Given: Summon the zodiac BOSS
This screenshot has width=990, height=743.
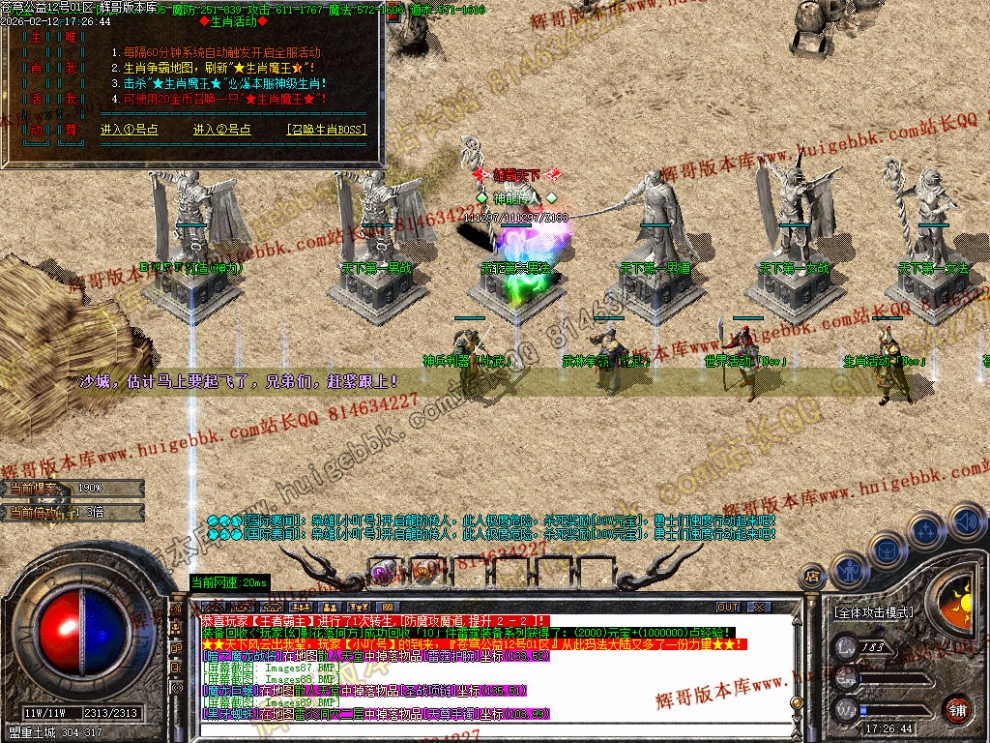Looking at the screenshot, I should click(326, 130).
